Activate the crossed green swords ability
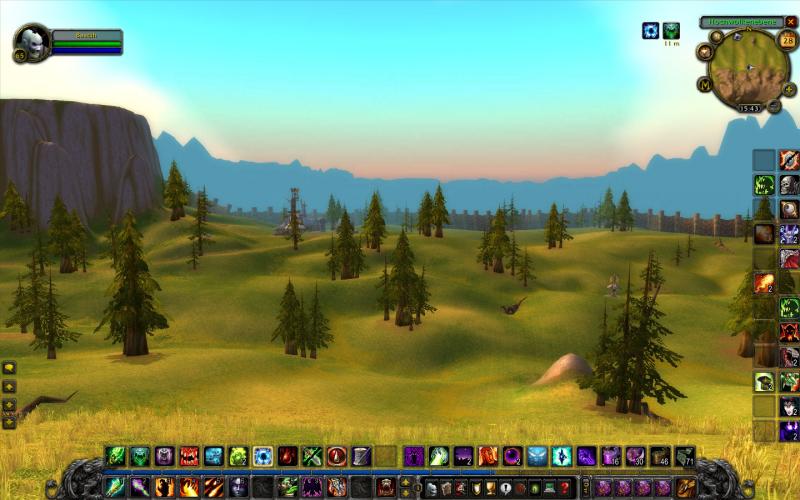800x500 pixels. 312,456
